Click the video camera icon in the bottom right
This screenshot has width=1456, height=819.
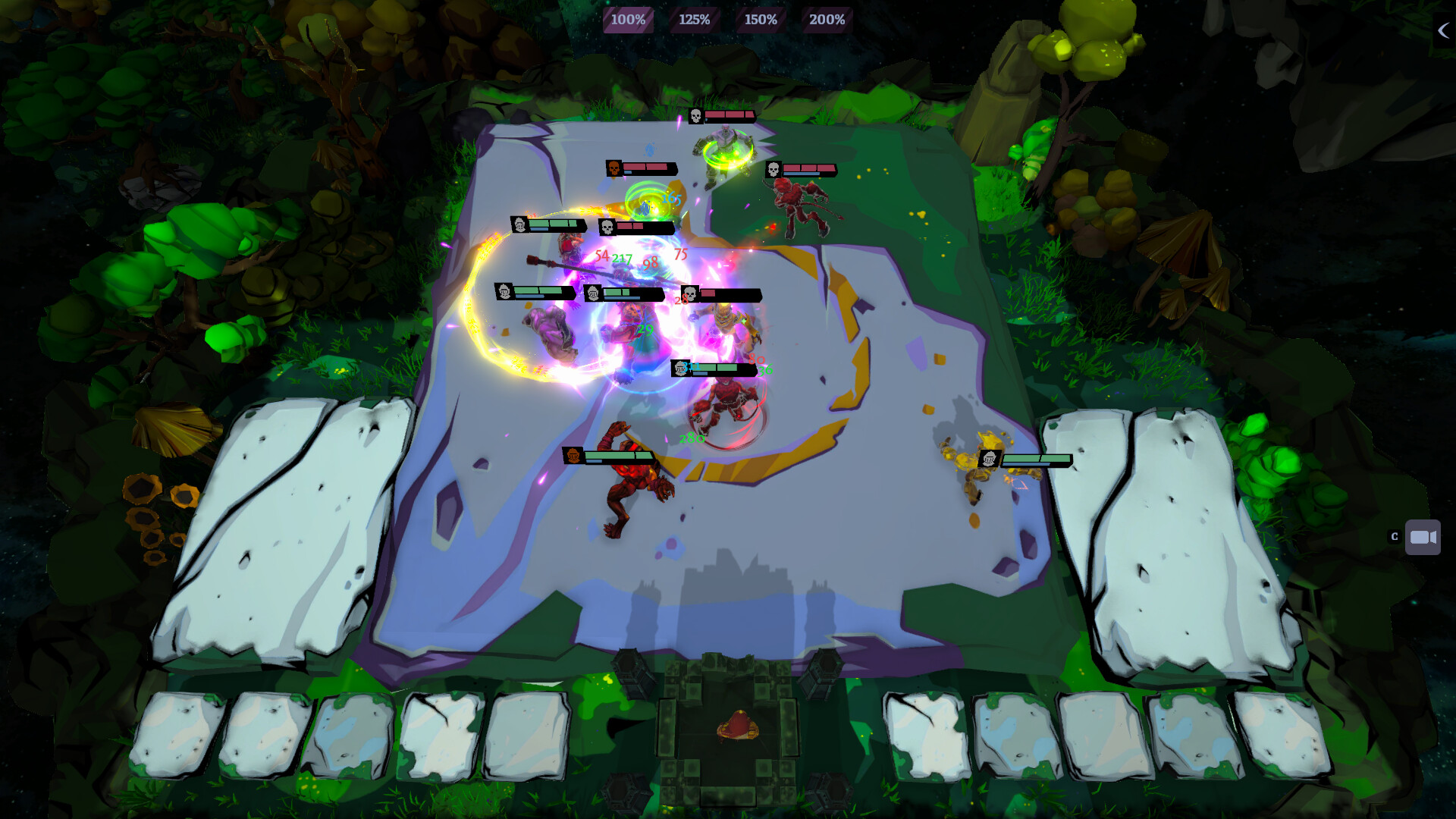click(x=1422, y=537)
